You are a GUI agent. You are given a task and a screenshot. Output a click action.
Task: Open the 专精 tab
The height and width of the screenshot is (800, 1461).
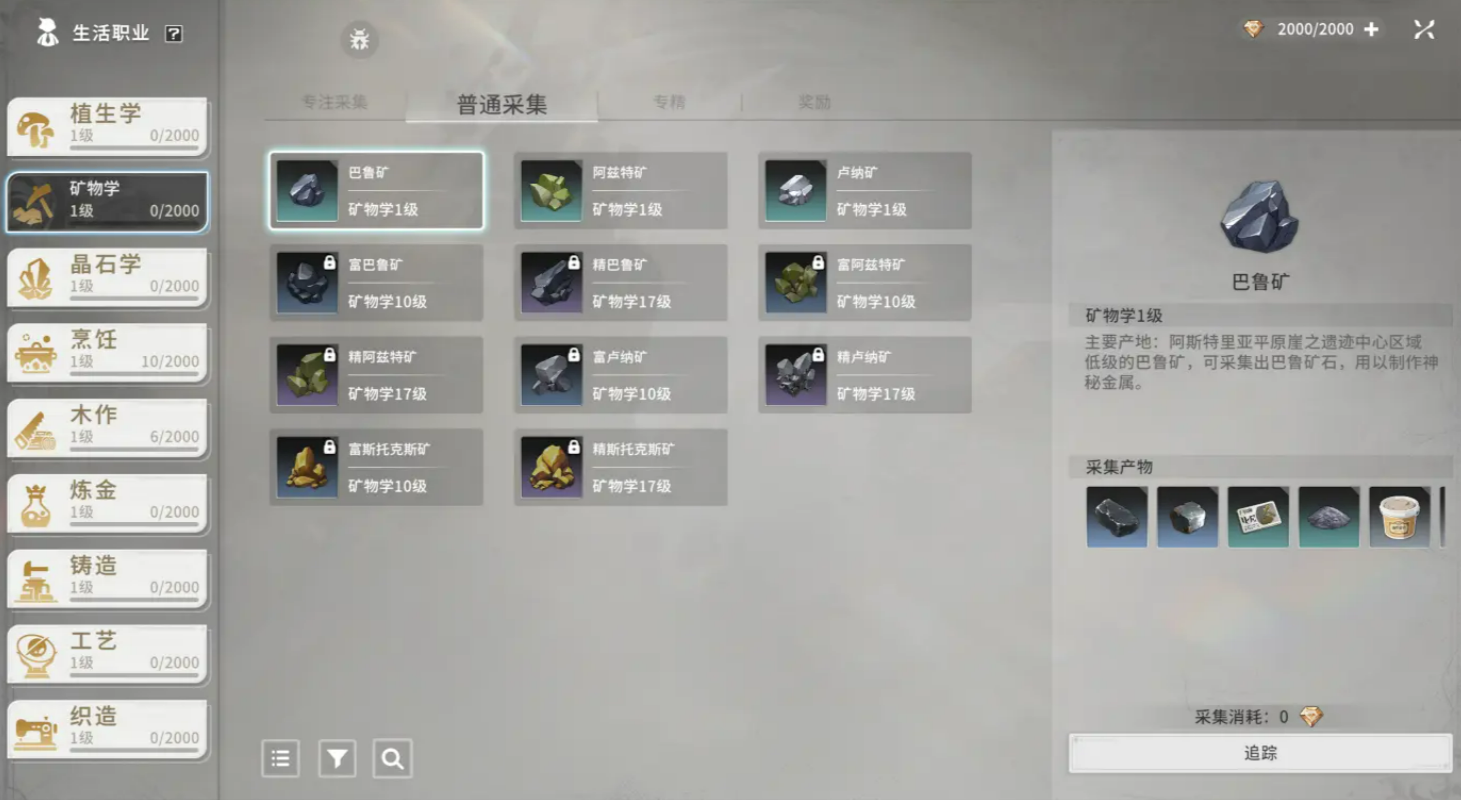pyautogui.click(x=670, y=101)
